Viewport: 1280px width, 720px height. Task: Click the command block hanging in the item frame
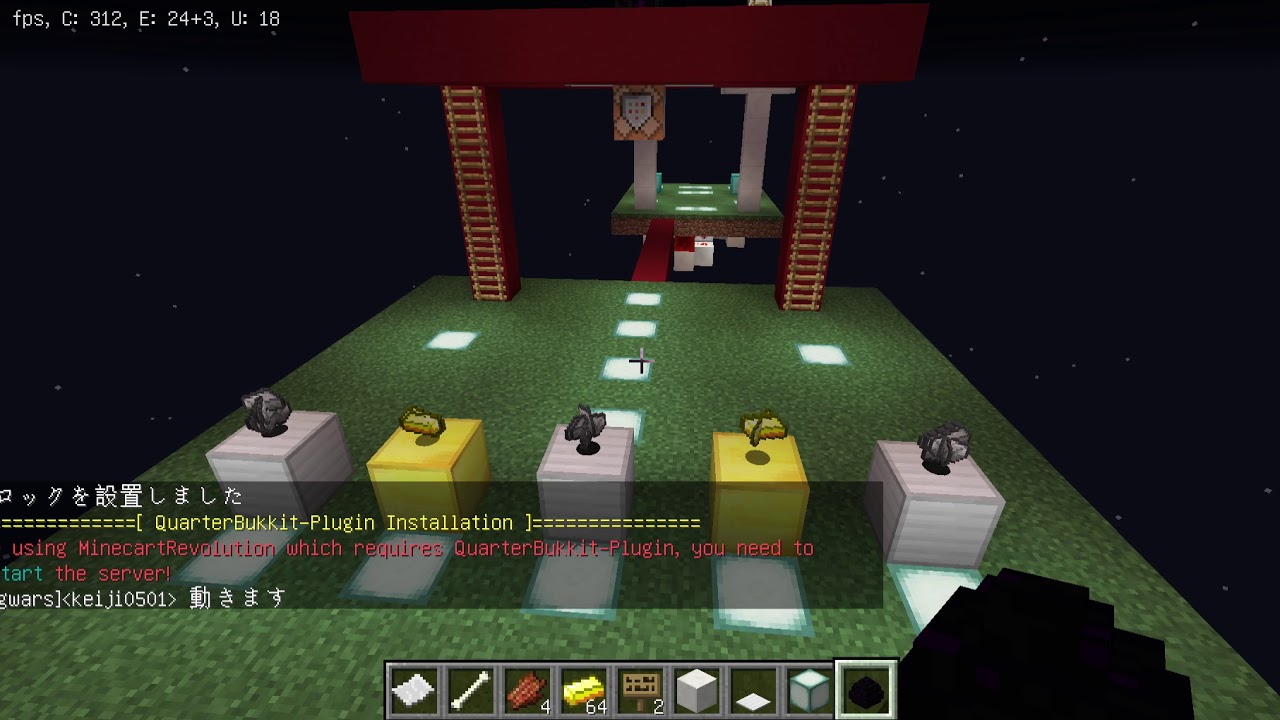click(x=634, y=110)
